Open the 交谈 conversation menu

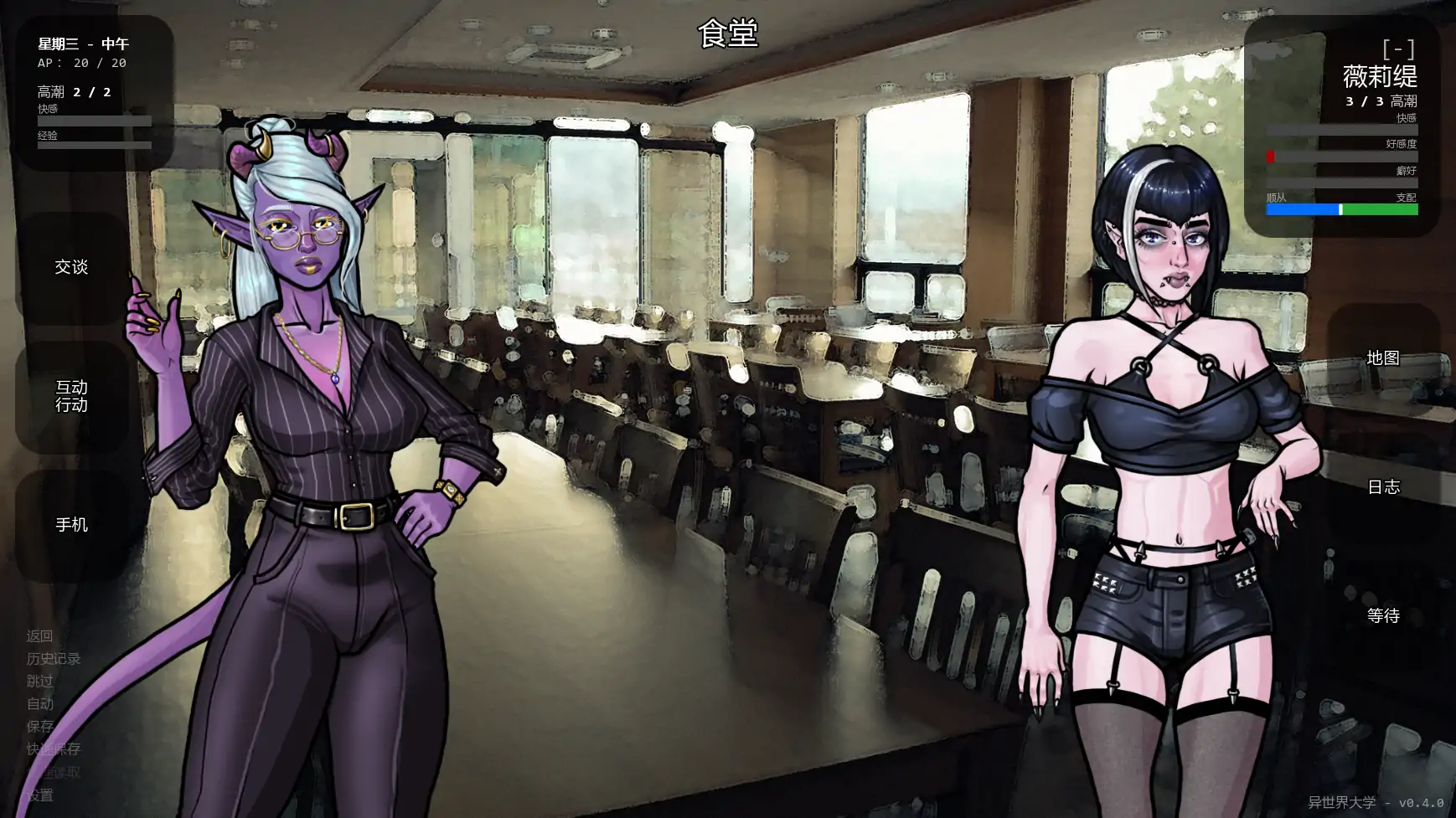(x=71, y=267)
